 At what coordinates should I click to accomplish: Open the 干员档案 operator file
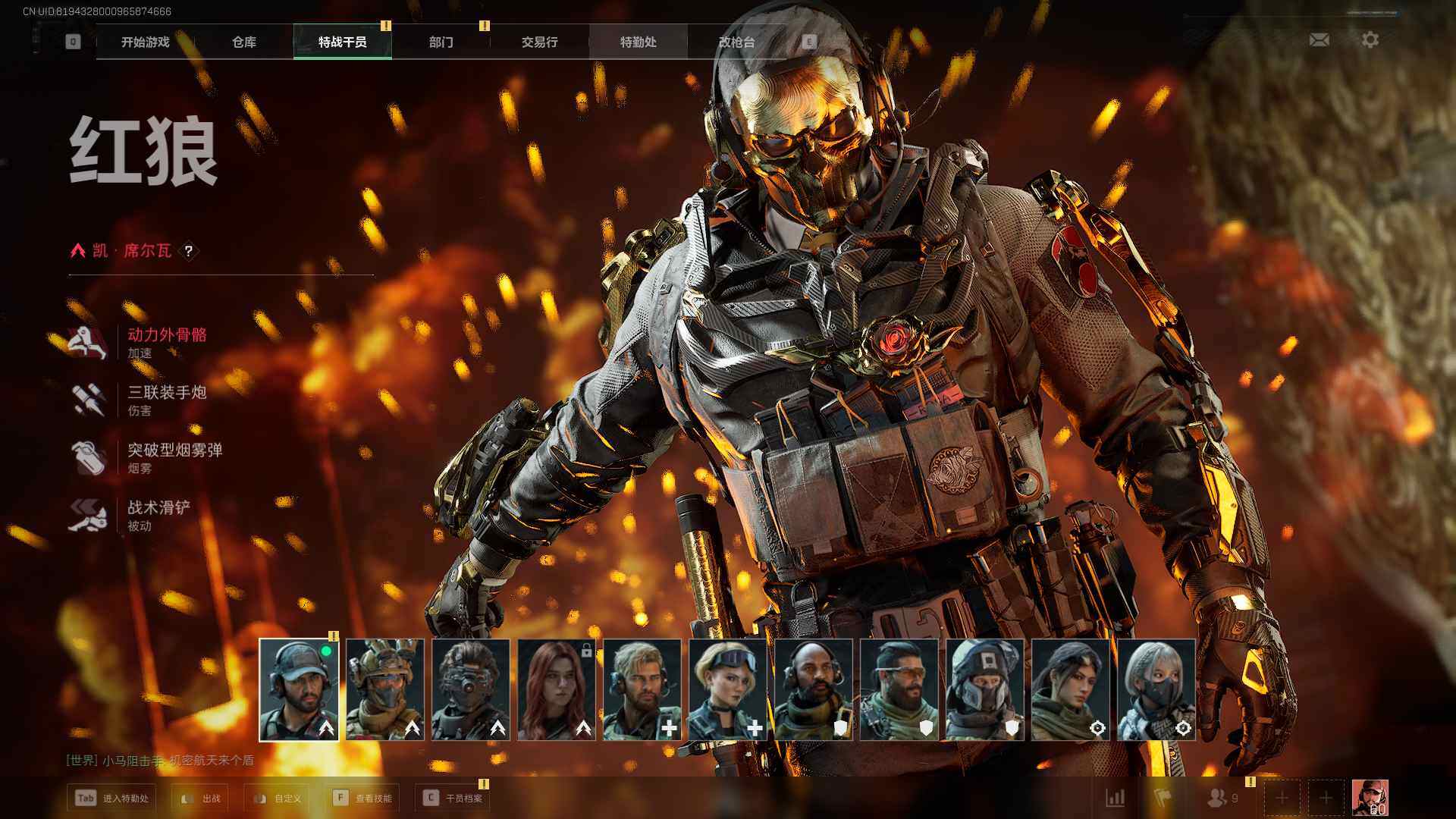pos(453,799)
